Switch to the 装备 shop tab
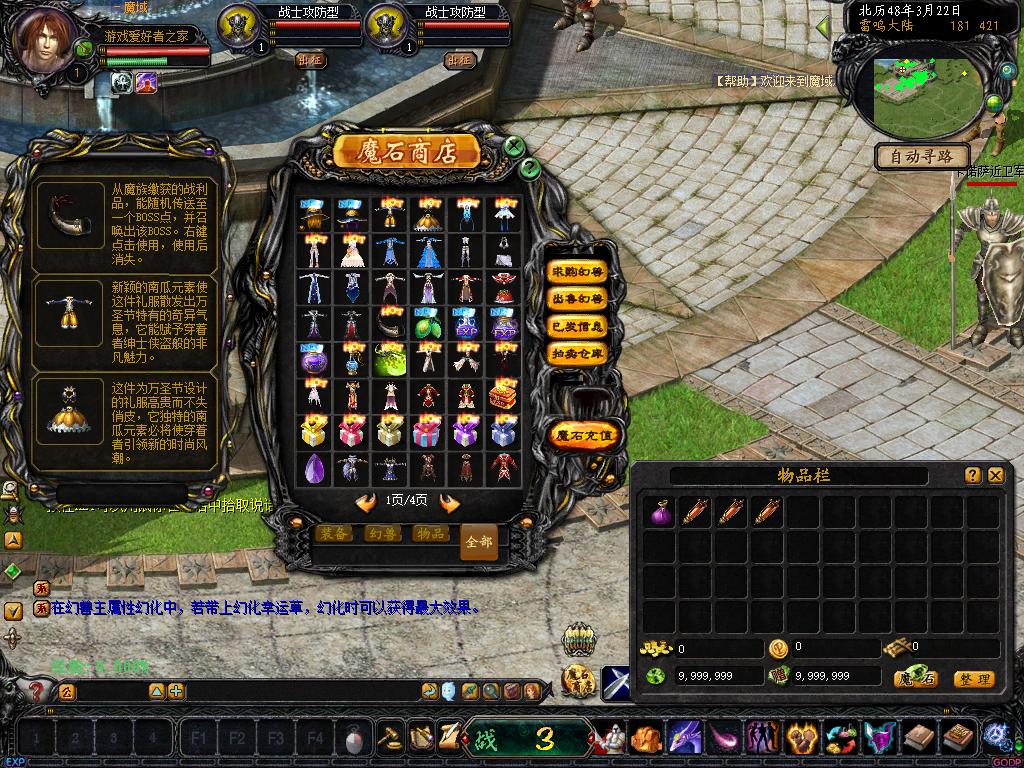 [335, 534]
